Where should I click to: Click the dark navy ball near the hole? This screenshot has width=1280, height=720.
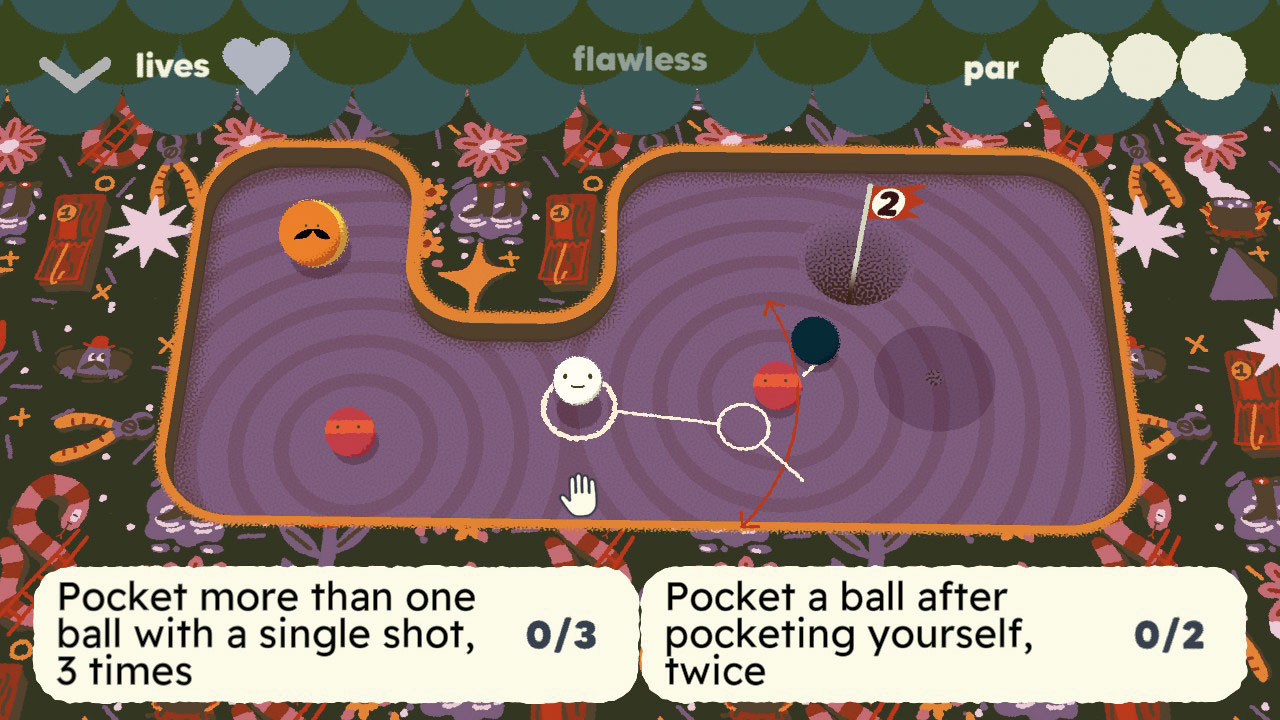(816, 341)
